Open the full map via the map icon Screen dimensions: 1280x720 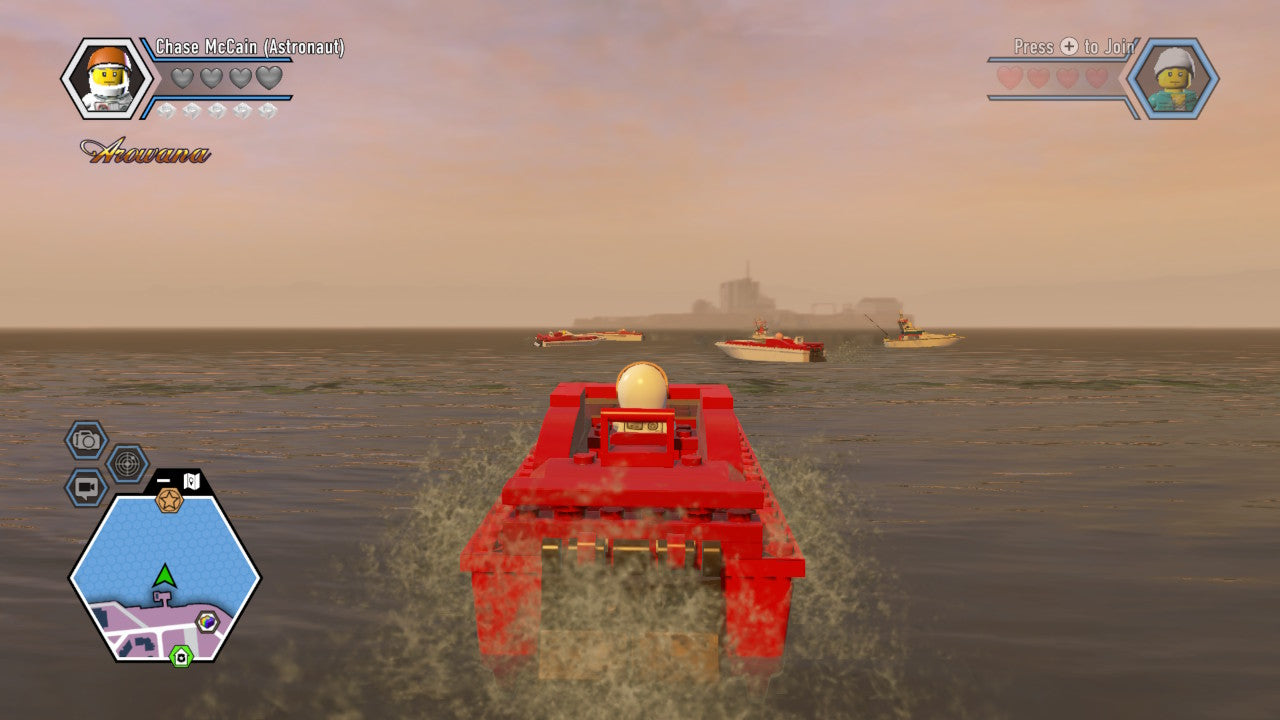(191, 480)
